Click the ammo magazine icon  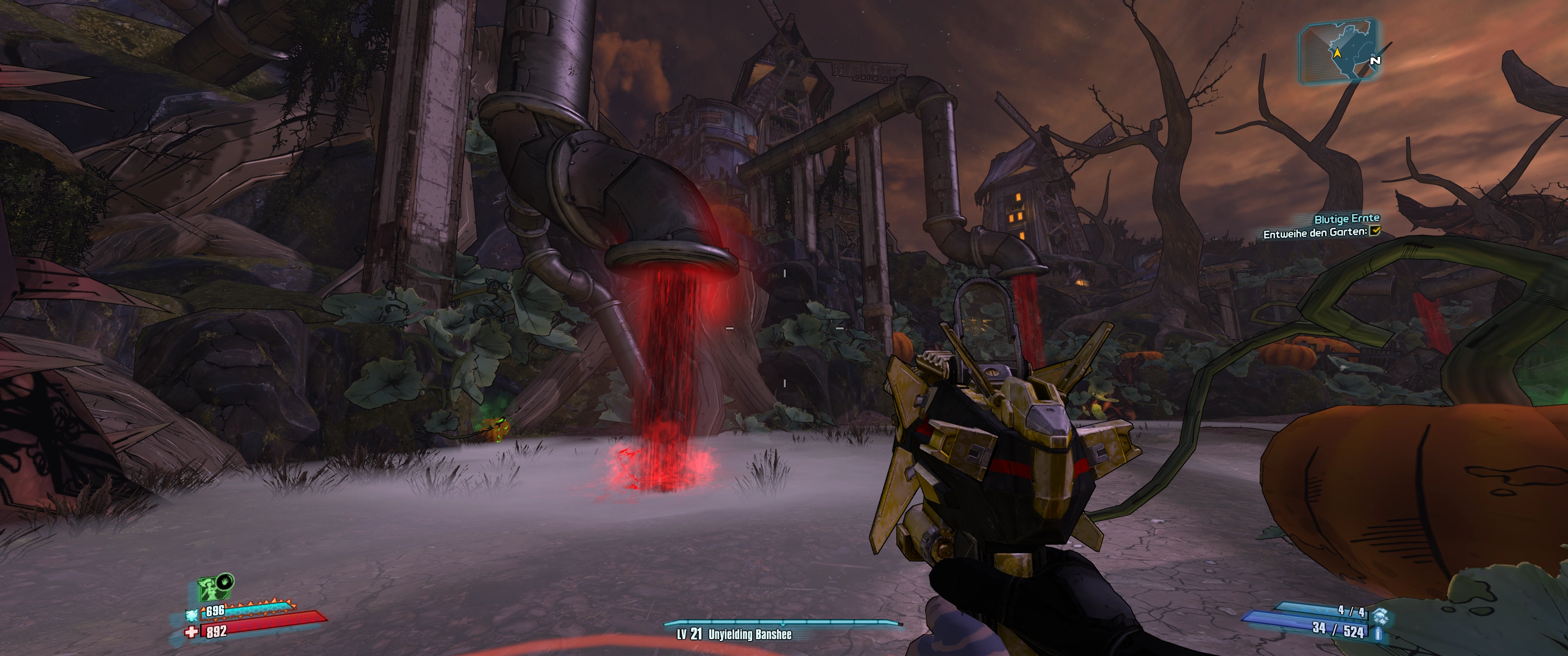click(1378, 634)
